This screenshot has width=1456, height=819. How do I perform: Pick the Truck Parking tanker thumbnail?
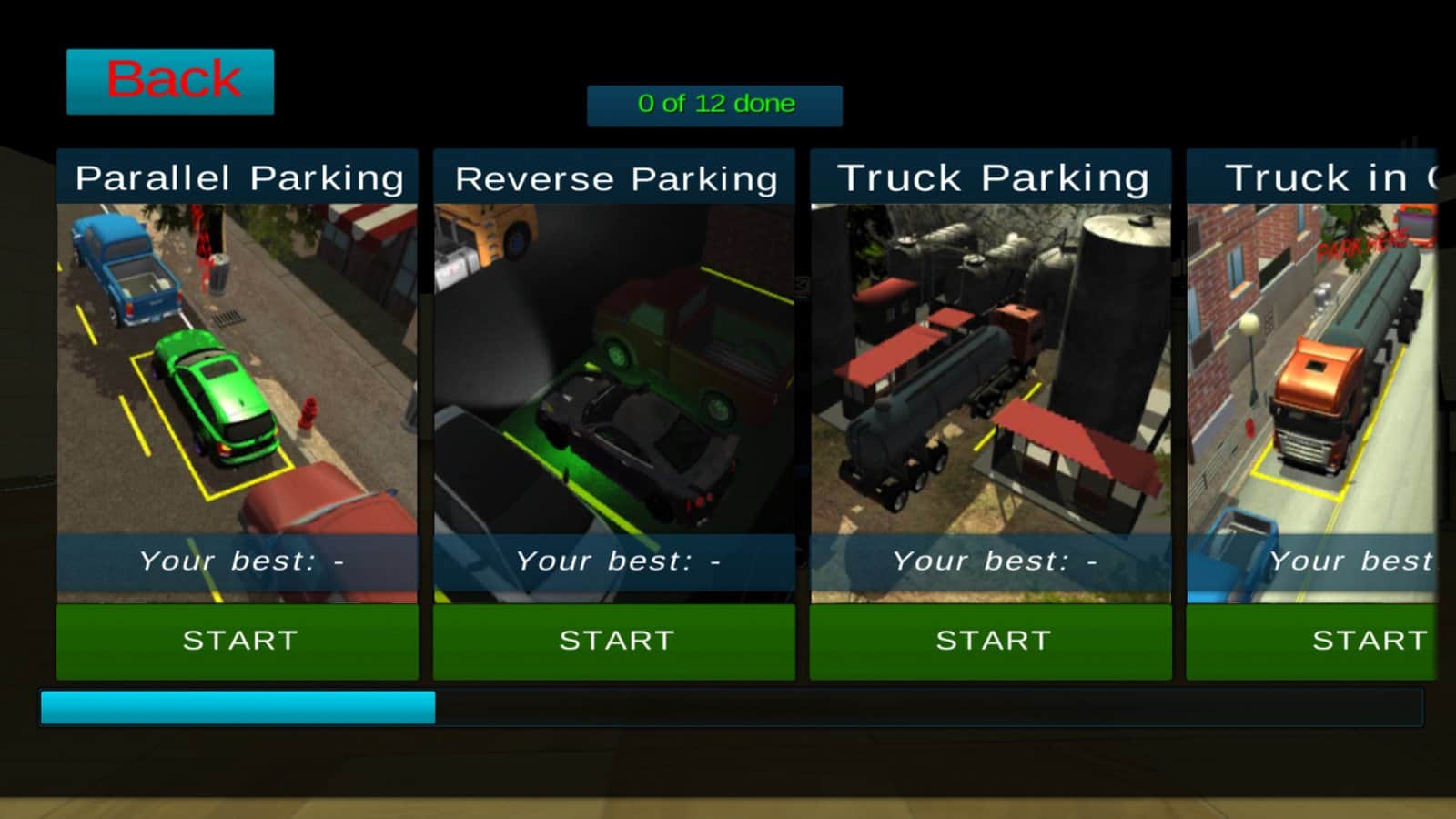coord(991,369)
